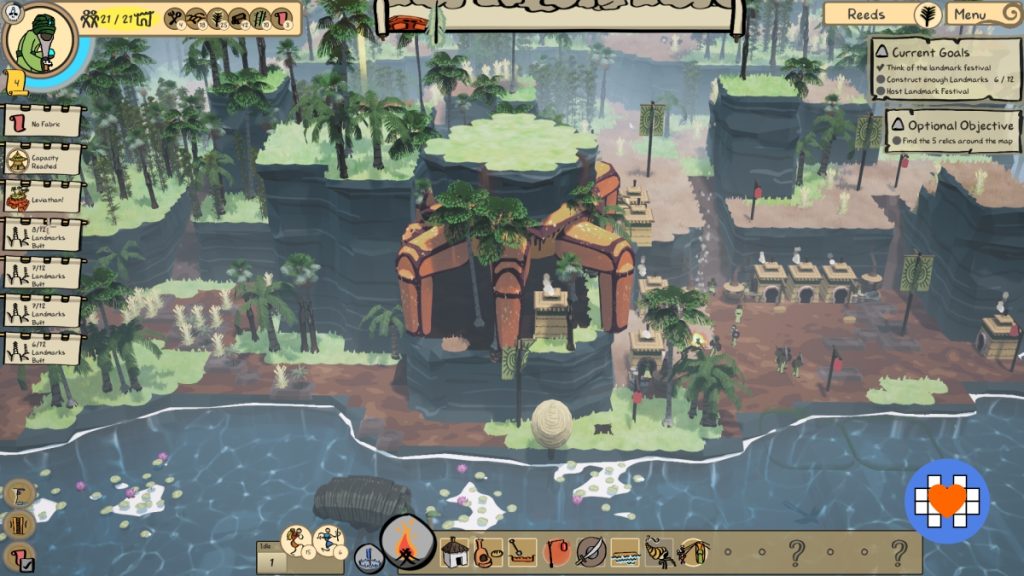Image resolution: width=1024 pixels, height=576 pixels.
Task: Toggle the fabric scroll checklist button
Action: point(19,557)
